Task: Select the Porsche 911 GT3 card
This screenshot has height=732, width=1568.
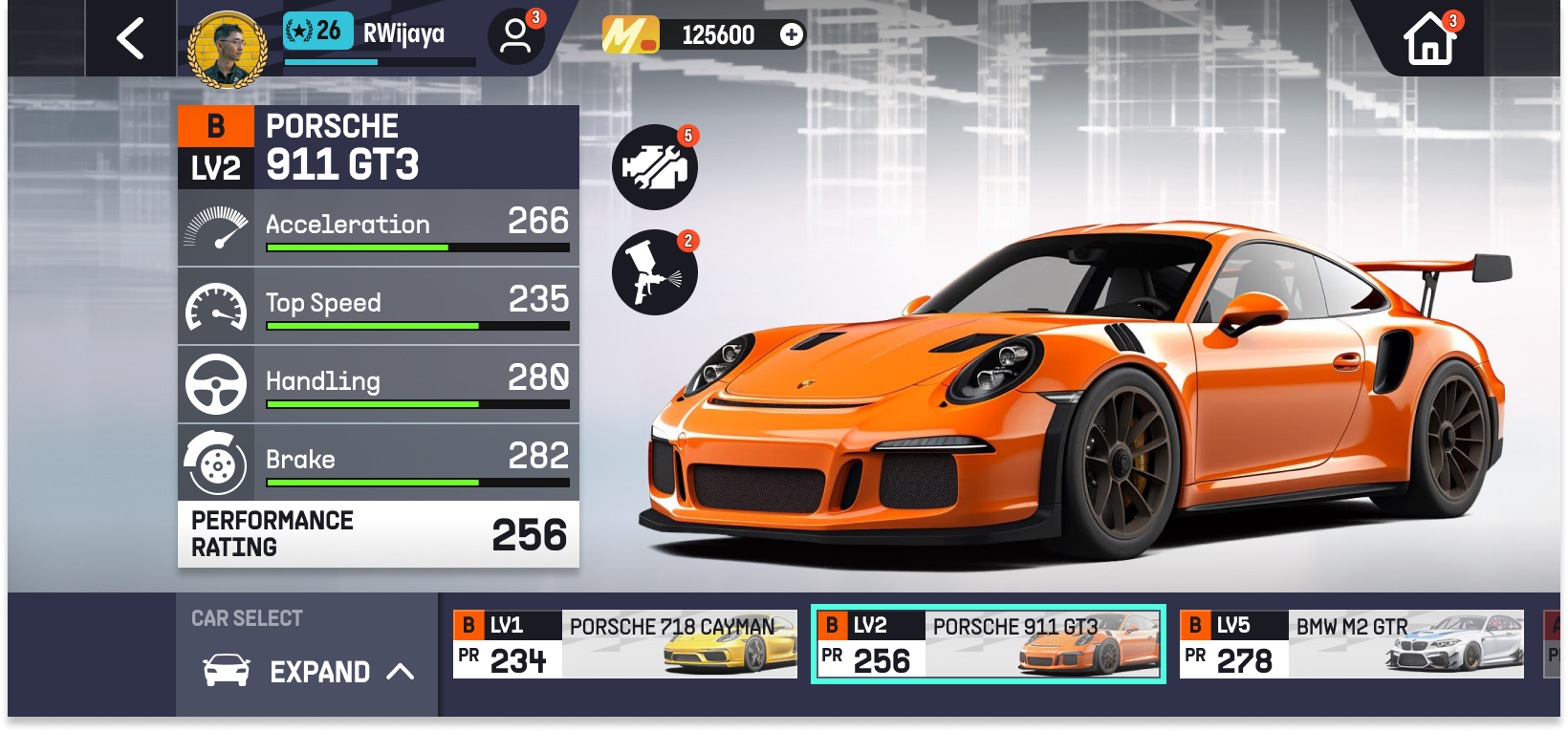Action: click(988, 644)
